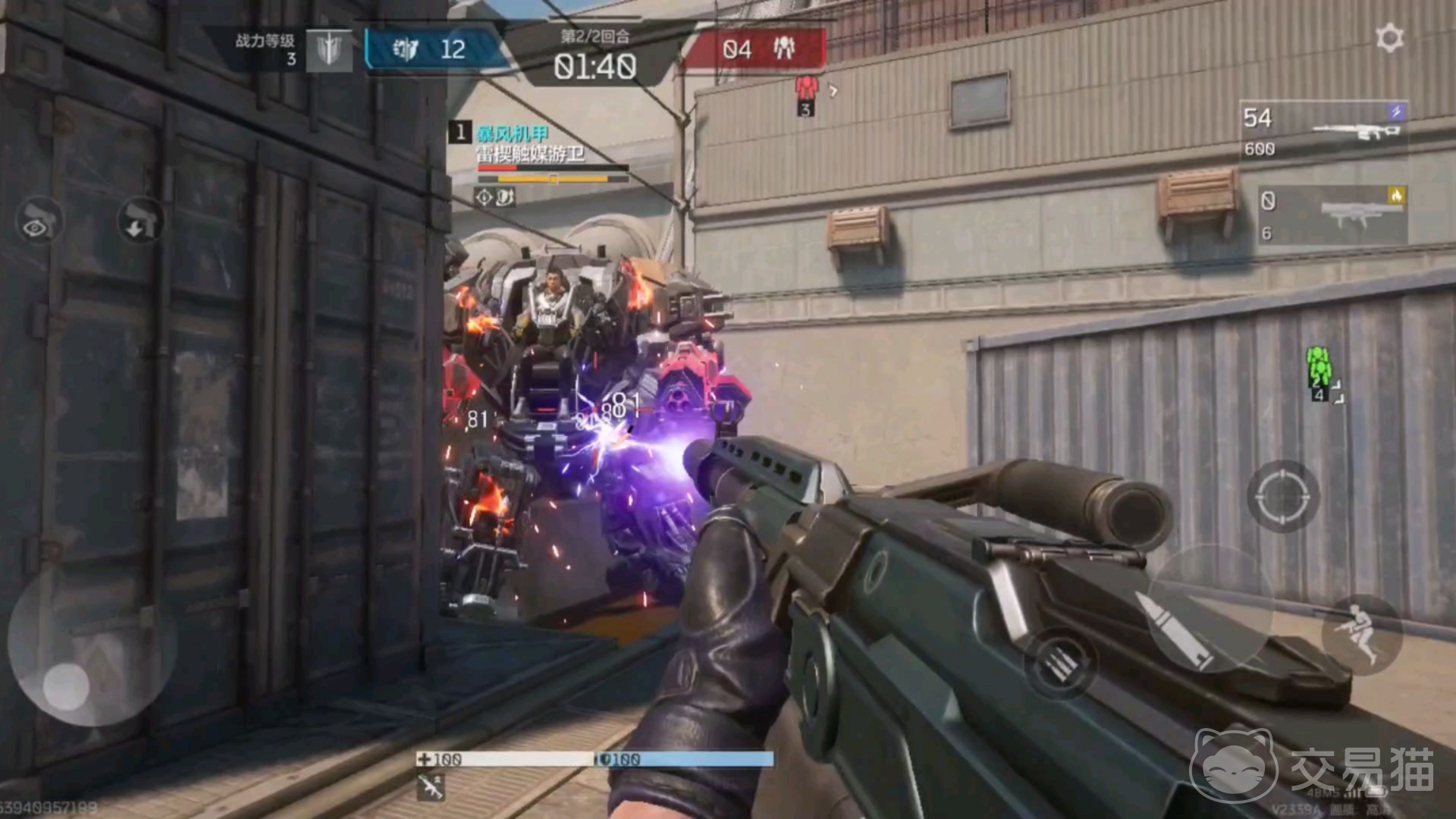
Task: Tap the combat power level shield icon
Action: pos(329,51)
